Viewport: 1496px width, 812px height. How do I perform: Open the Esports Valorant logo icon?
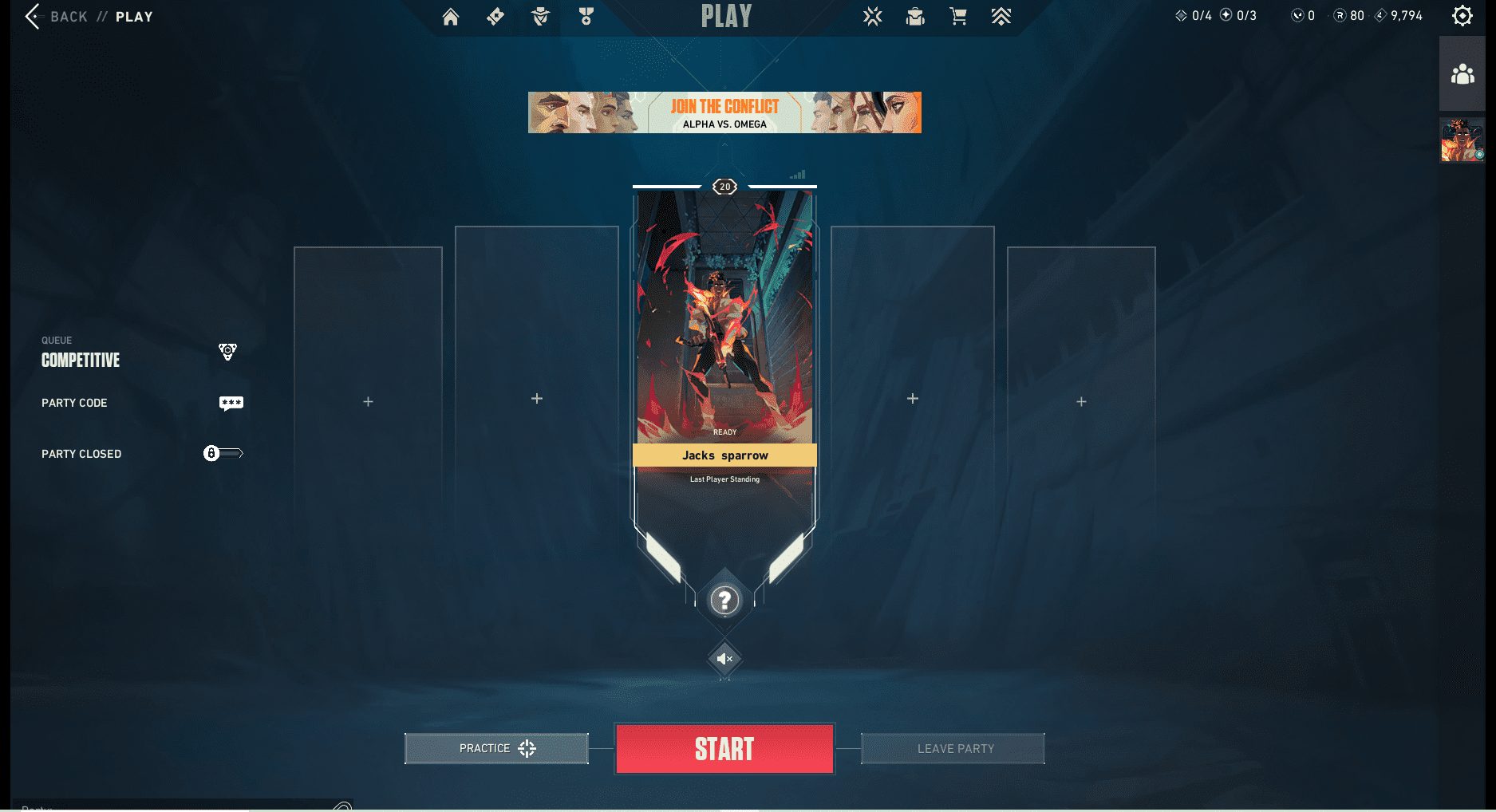click(x=872, y=16)
